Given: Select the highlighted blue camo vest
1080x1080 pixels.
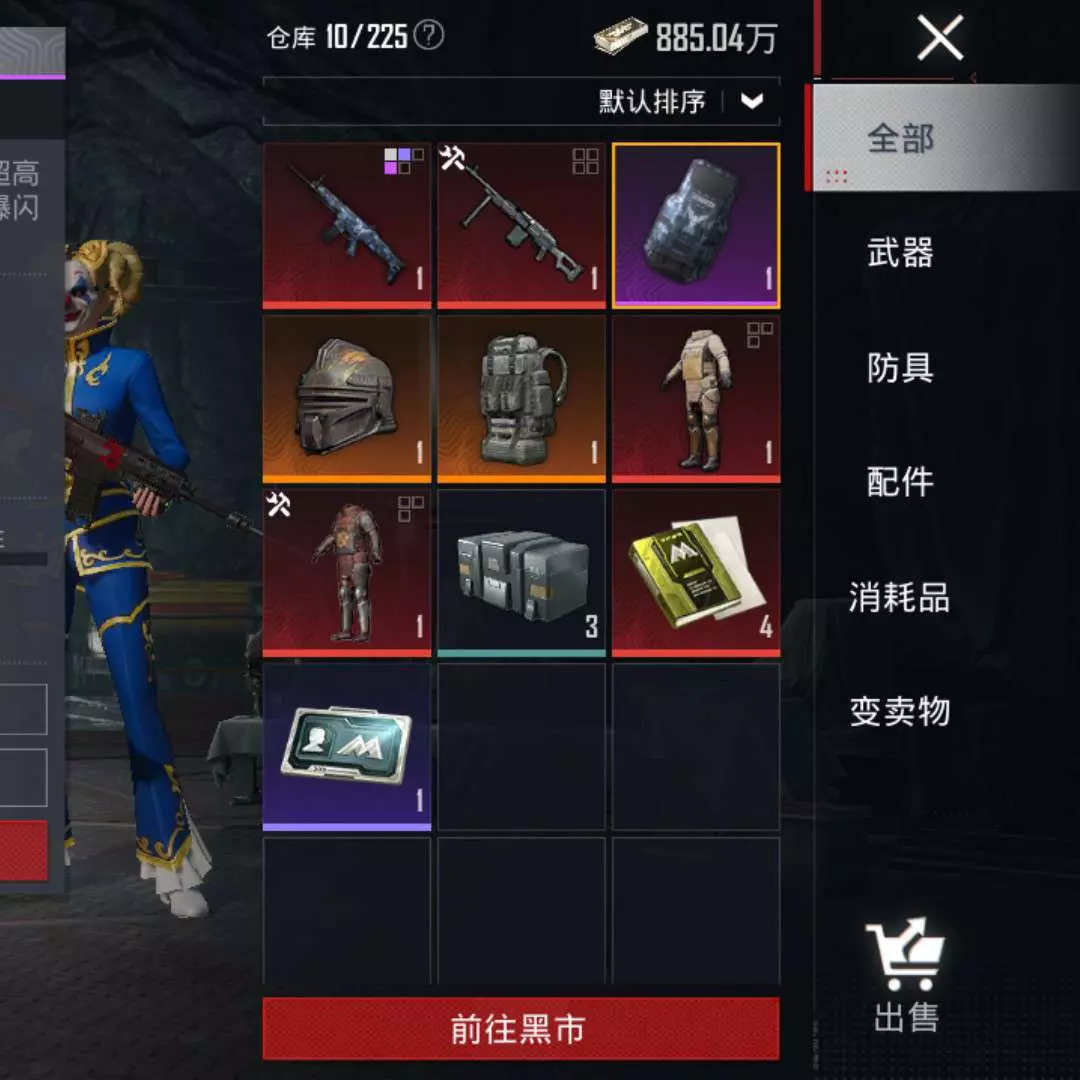Looking at the screenshot, I should tap(696, 225).
